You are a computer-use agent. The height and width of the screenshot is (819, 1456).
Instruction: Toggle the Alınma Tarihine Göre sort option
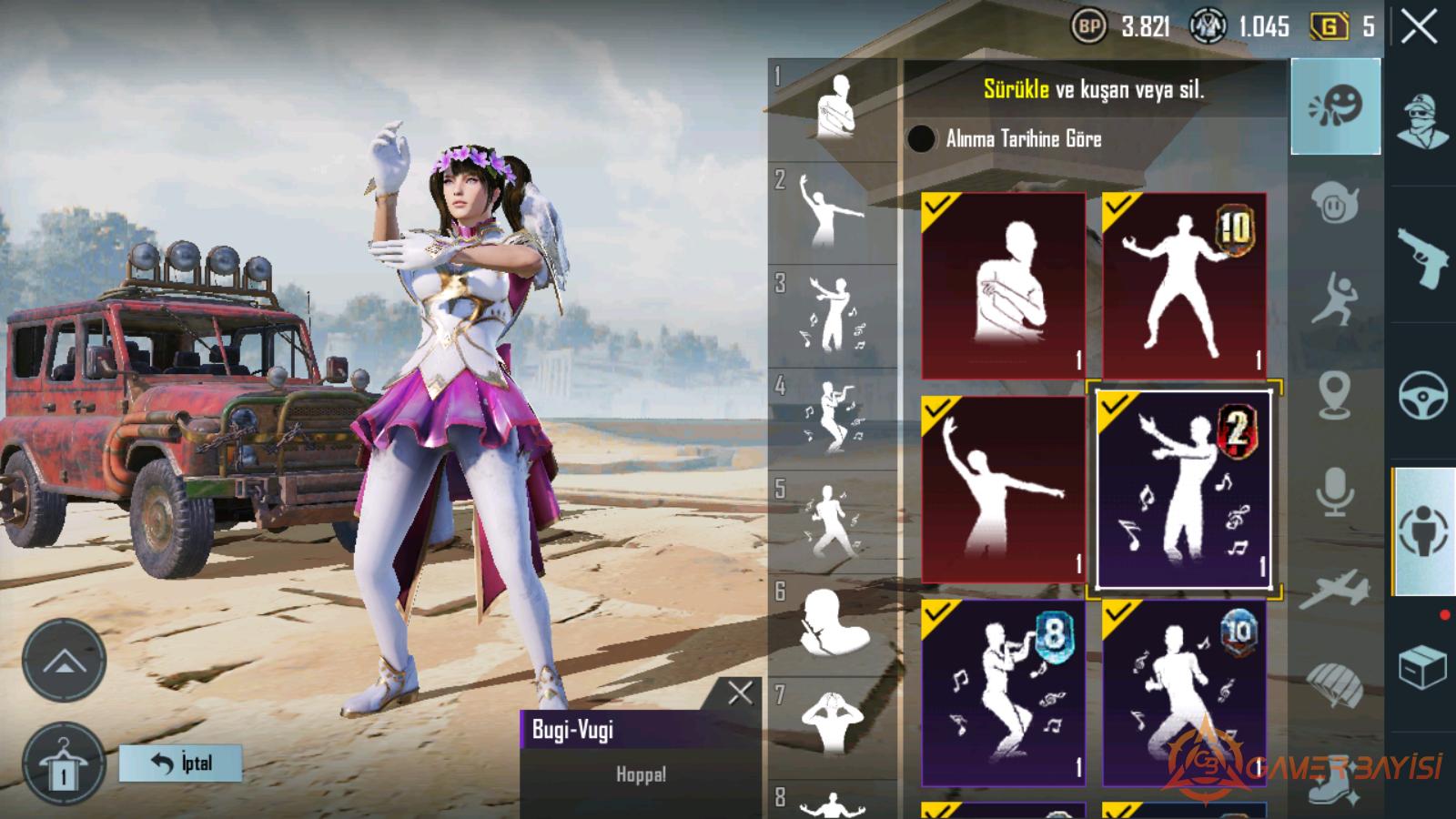[x=921, y=138]
